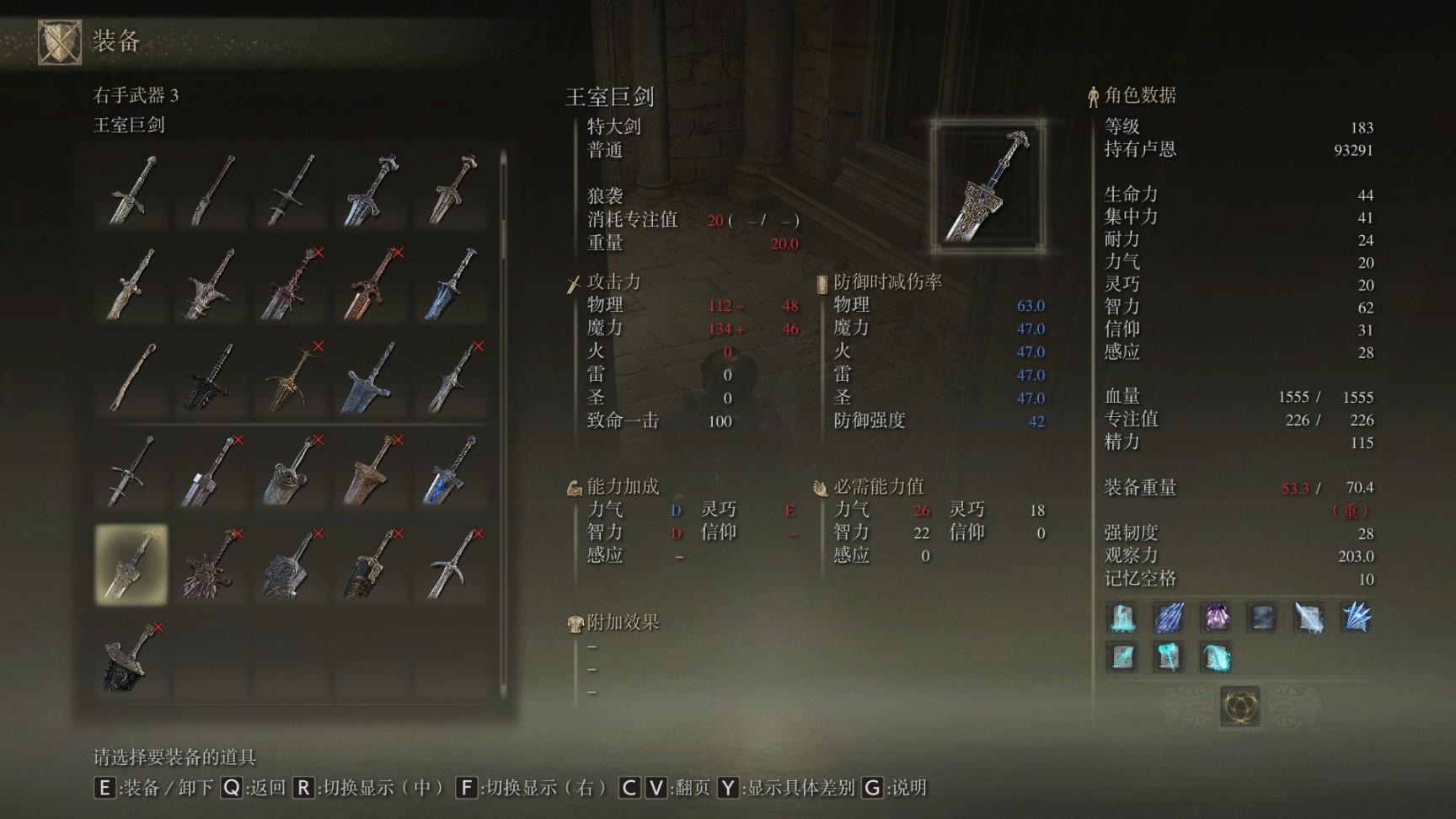This screenshot has height=819, width=1456.
Task: Pick the reddish-bronze greatsword slot
Action: [372, 284]
